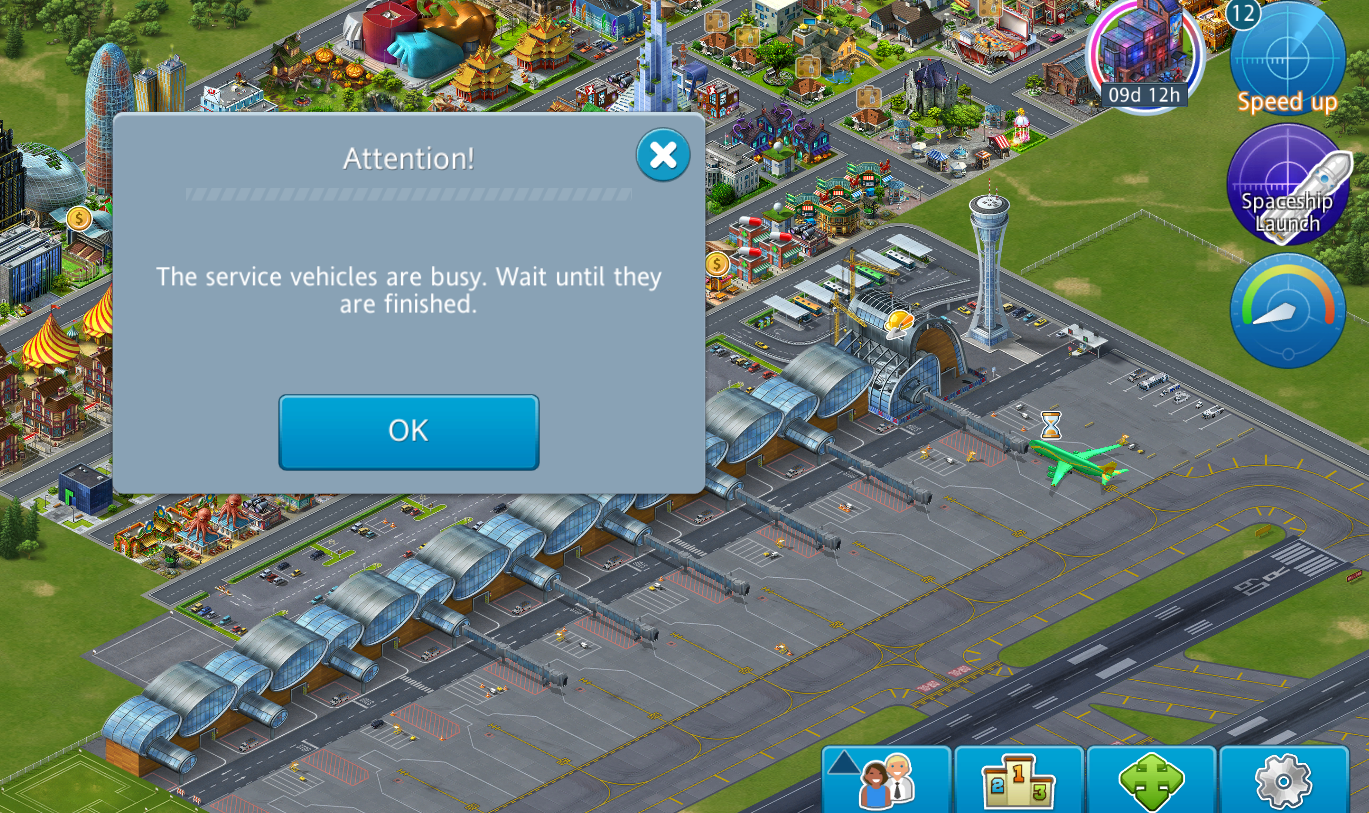Open the Spaceship Launch icon

click(1287, 184)
